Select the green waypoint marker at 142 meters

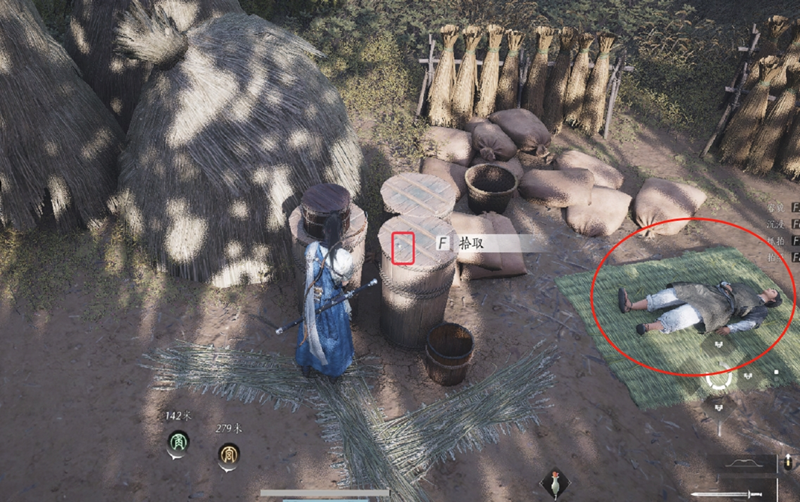click(x=177, y=442)
